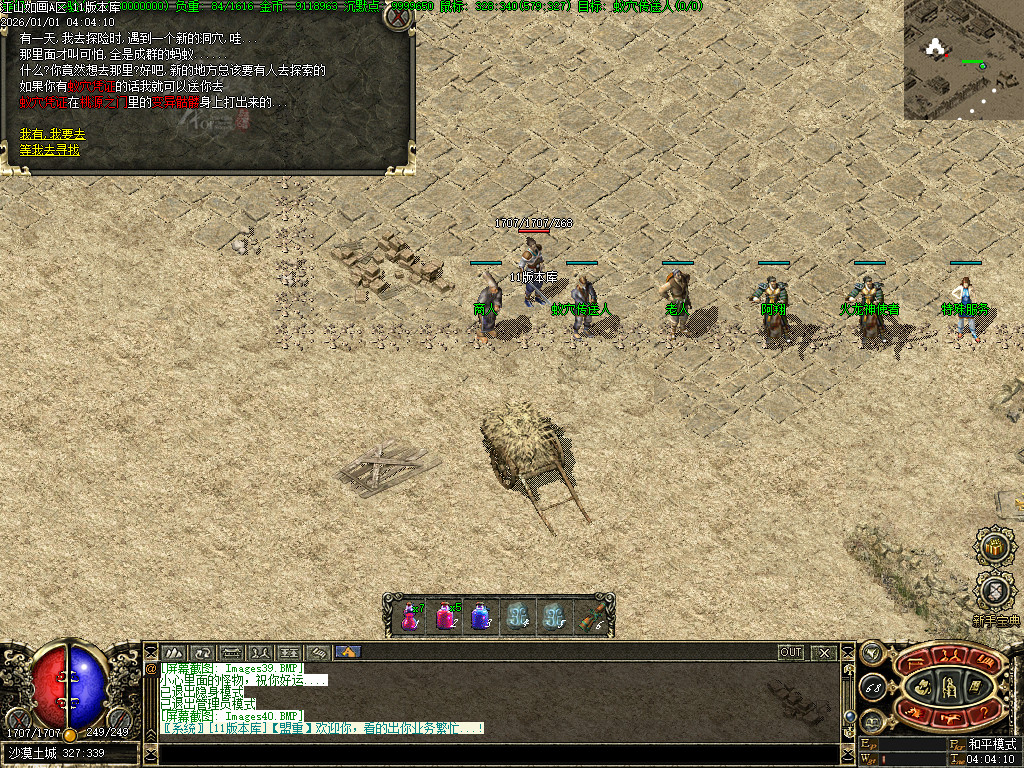Image resolution: width=1024 pixels, height=768 pixels.
Task: Click the question mark help button
Action: pos(984,711)
